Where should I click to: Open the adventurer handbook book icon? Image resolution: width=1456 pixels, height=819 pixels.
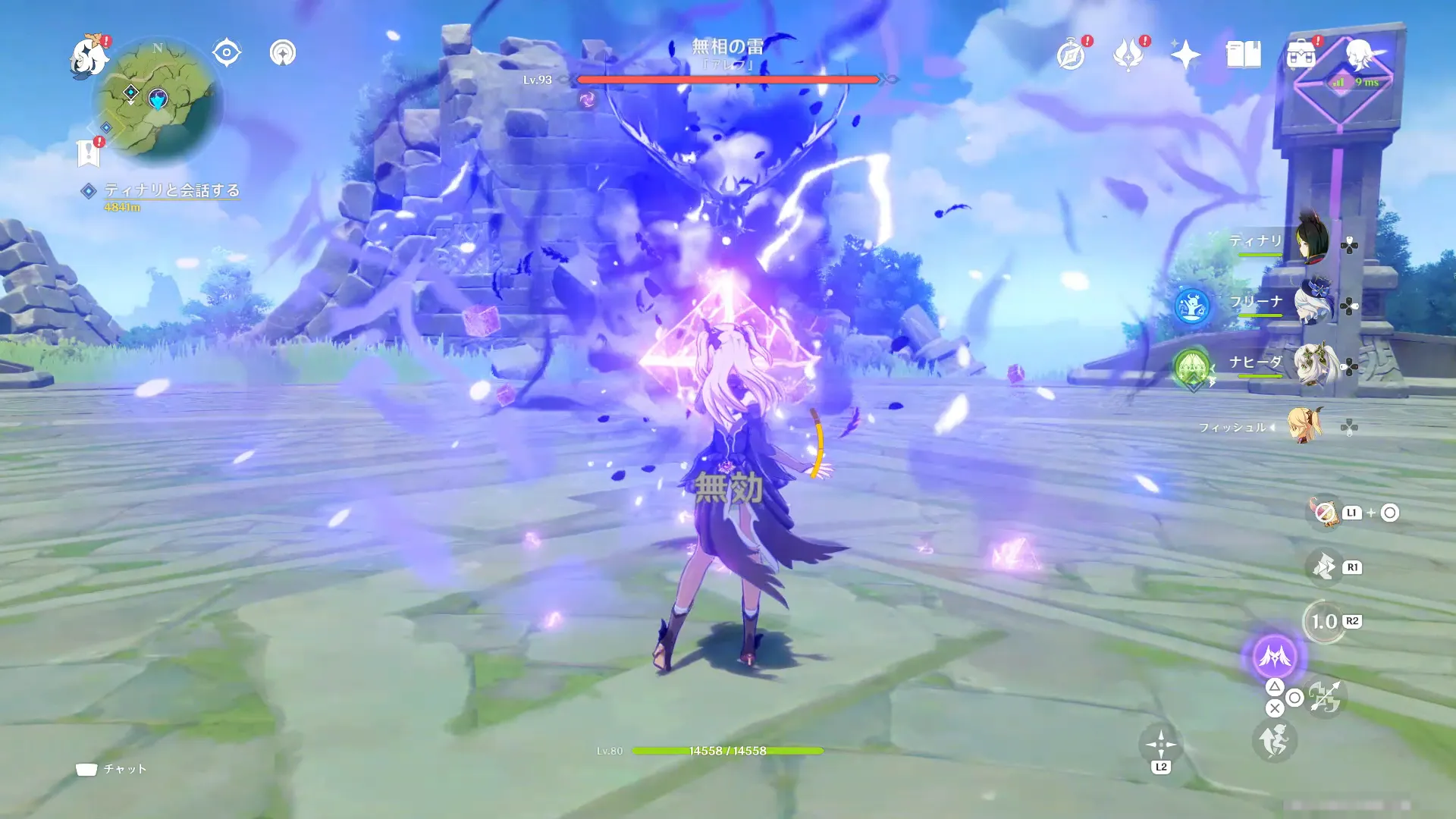coord(1243,55)
